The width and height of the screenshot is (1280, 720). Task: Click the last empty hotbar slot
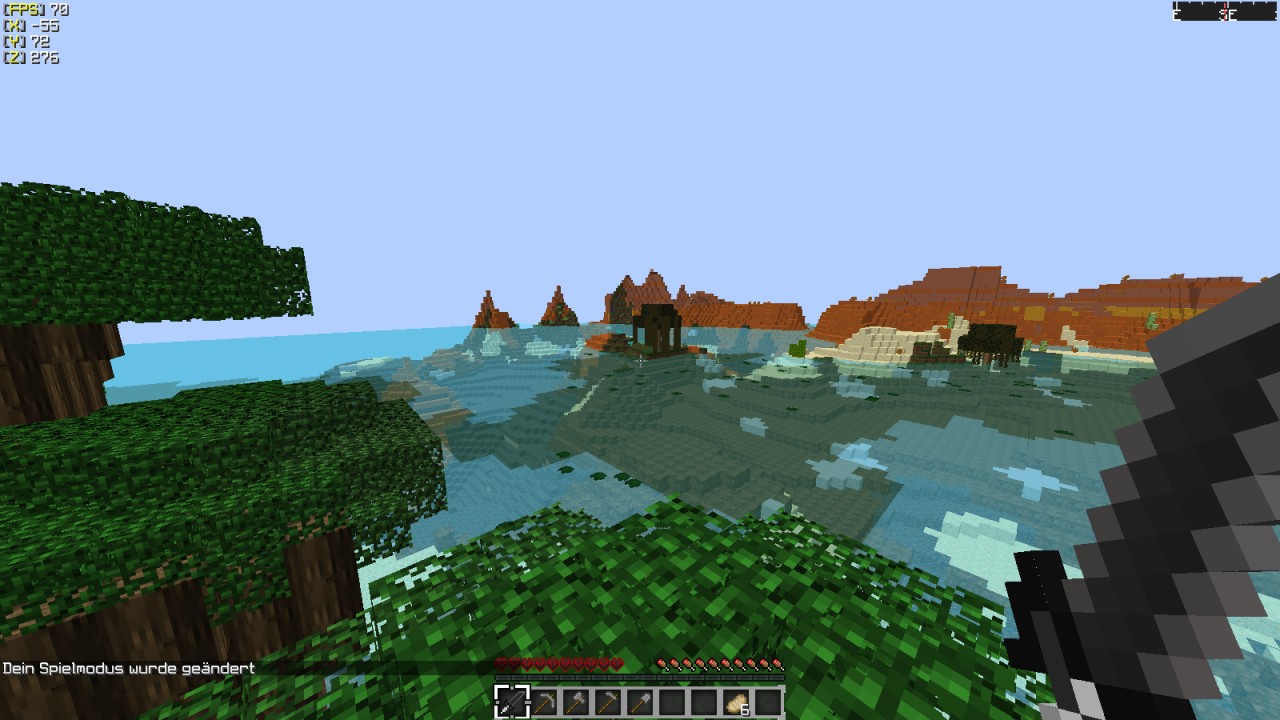(768, 701)
